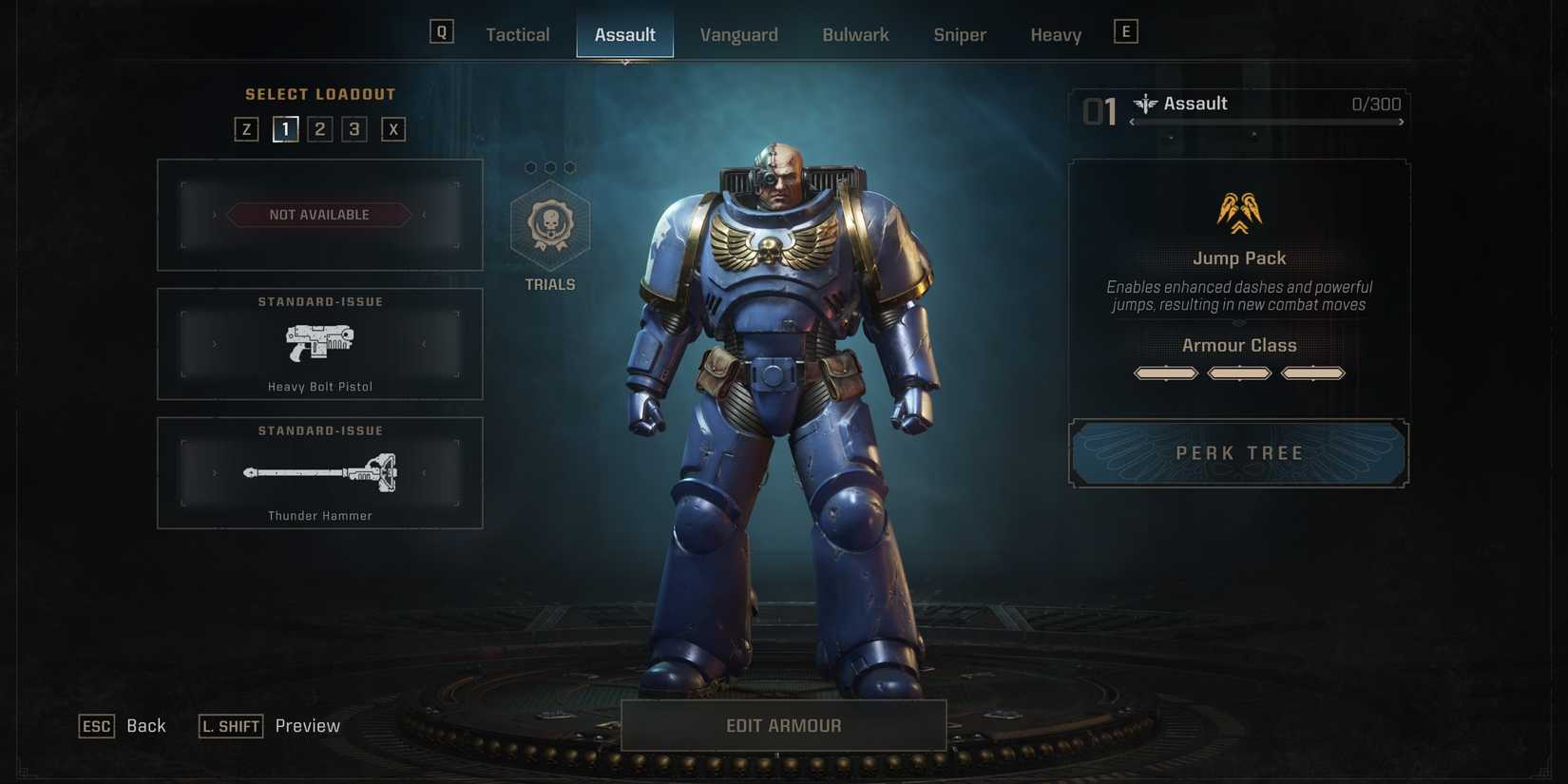Screen dimensions: 1568x784
Task: Click the Q key cycle icon
Action: [441, 30]
